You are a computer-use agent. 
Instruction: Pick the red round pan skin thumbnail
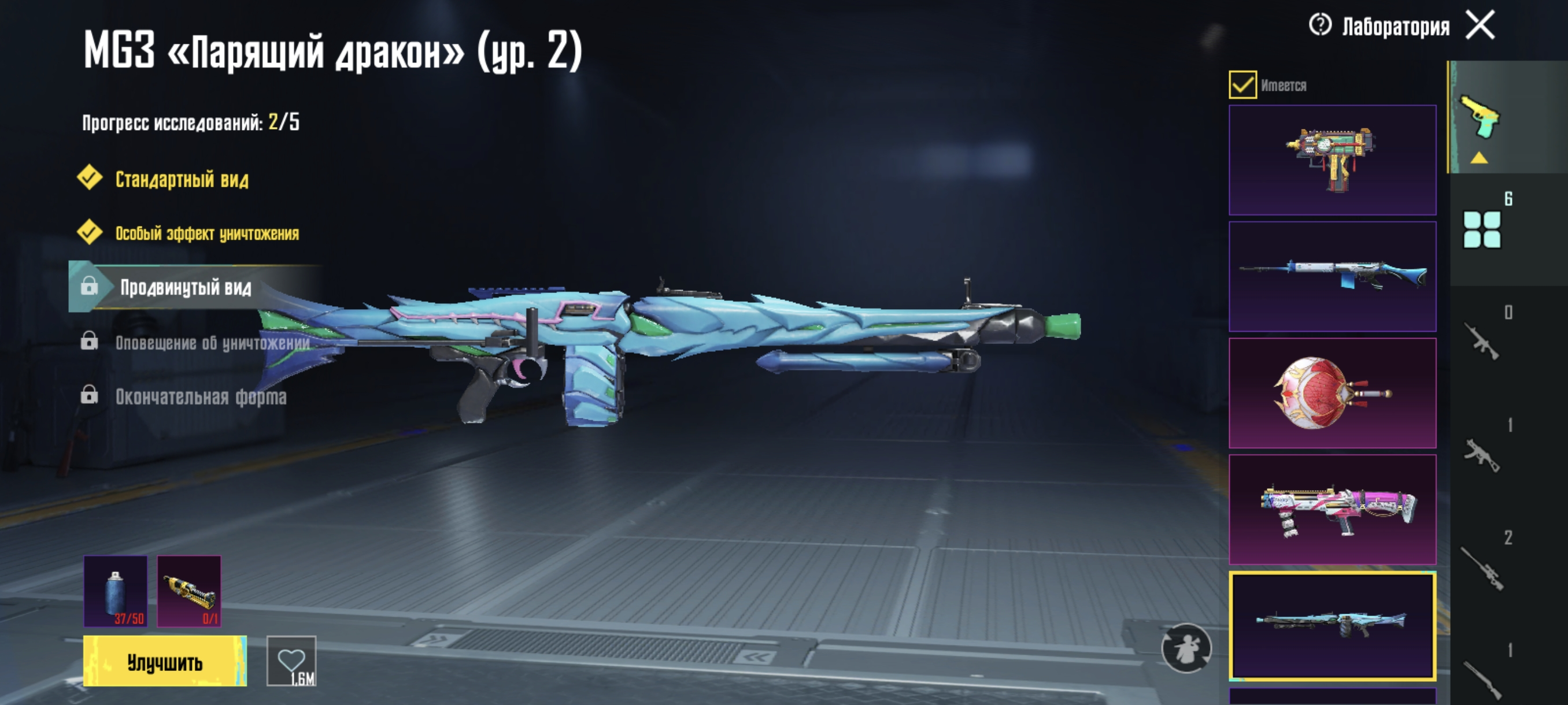click(x=1332, y=393)
